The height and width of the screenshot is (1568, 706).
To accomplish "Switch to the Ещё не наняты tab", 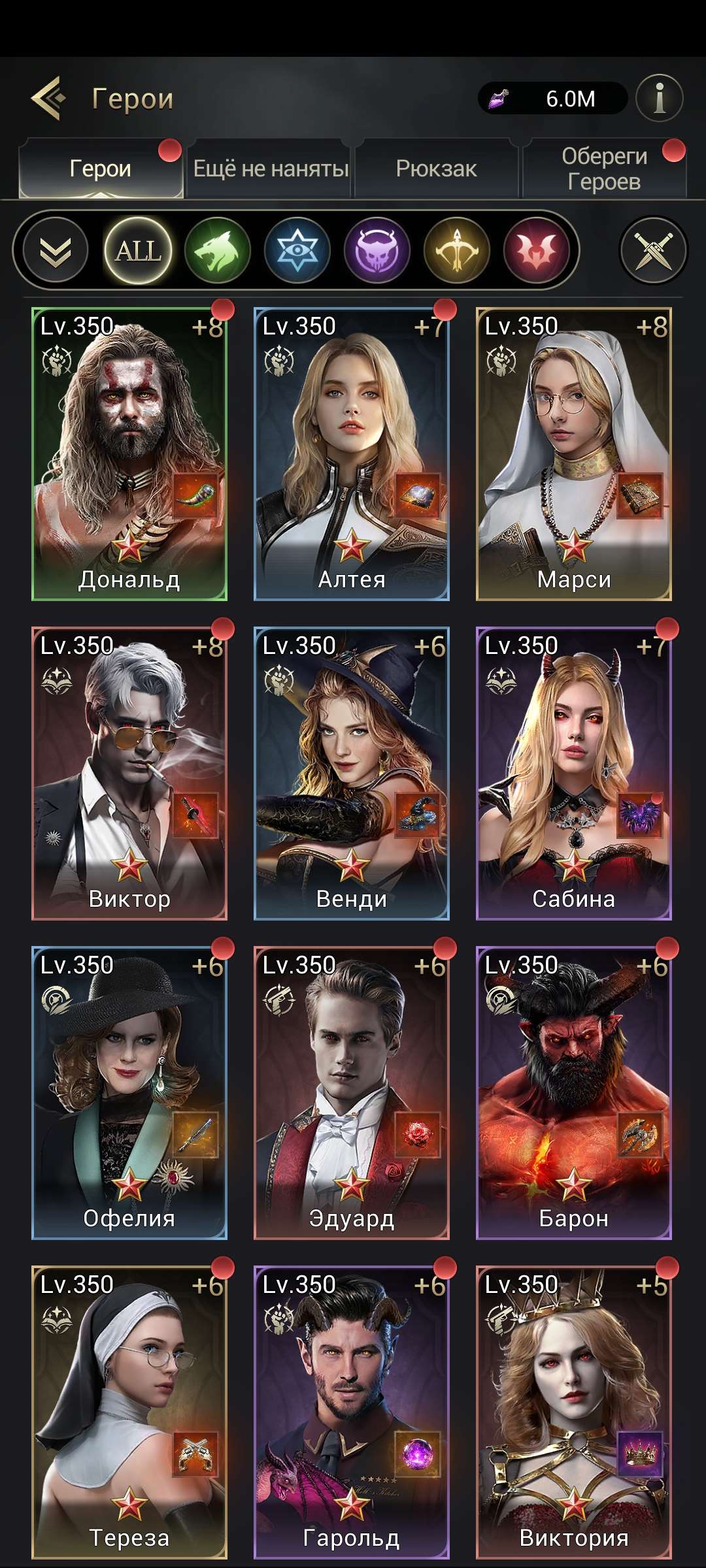I will 271,169.
